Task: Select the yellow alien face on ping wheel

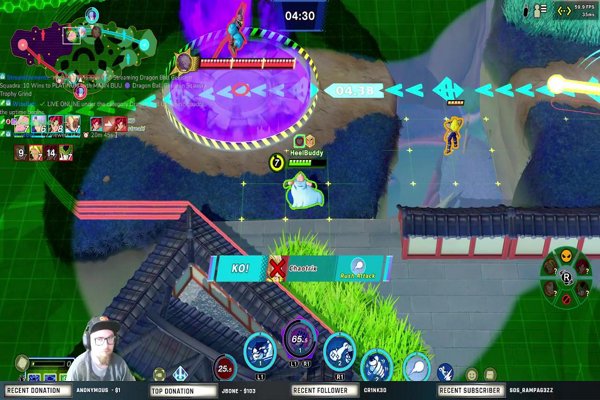Action: click(564, 254)
